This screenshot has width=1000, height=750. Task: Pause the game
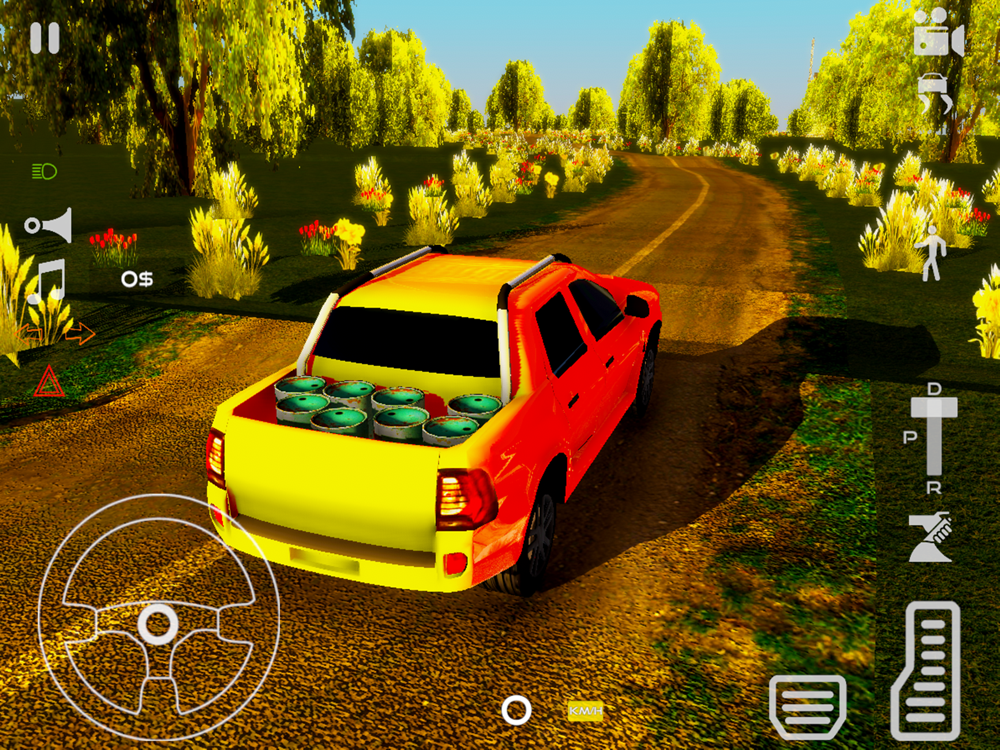click(44, 38)
